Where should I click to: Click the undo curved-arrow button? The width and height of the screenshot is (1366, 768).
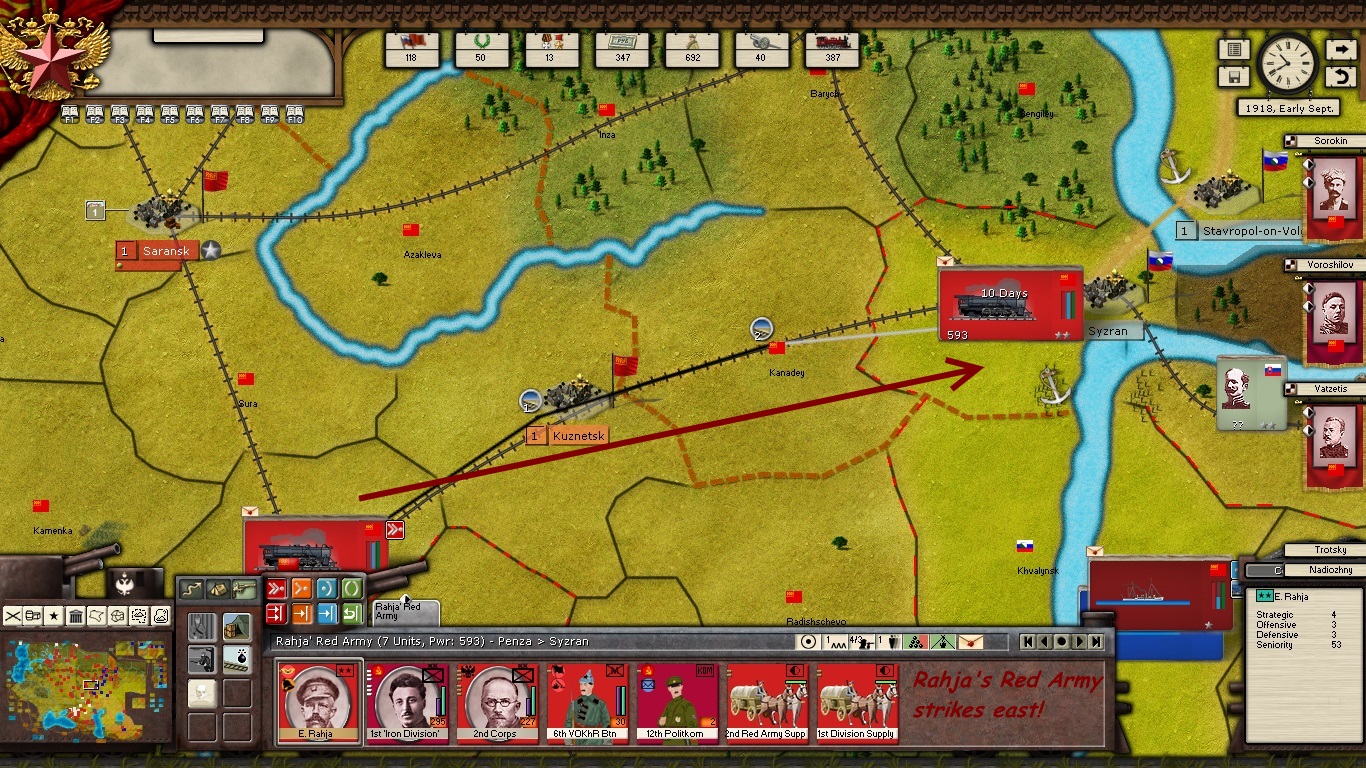1340,76
